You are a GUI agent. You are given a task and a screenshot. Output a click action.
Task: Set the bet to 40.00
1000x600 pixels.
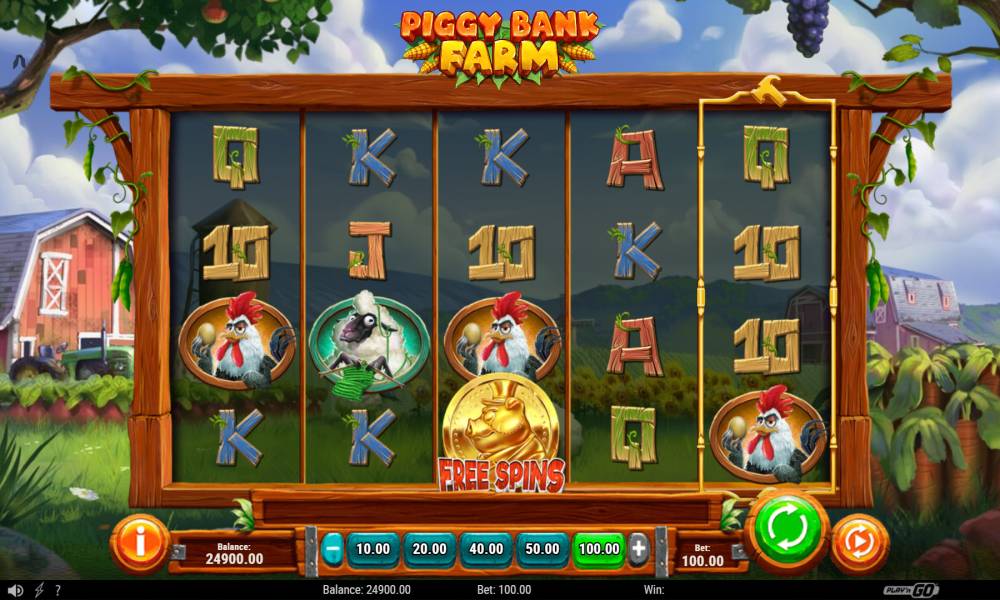(x=486, y=549)
